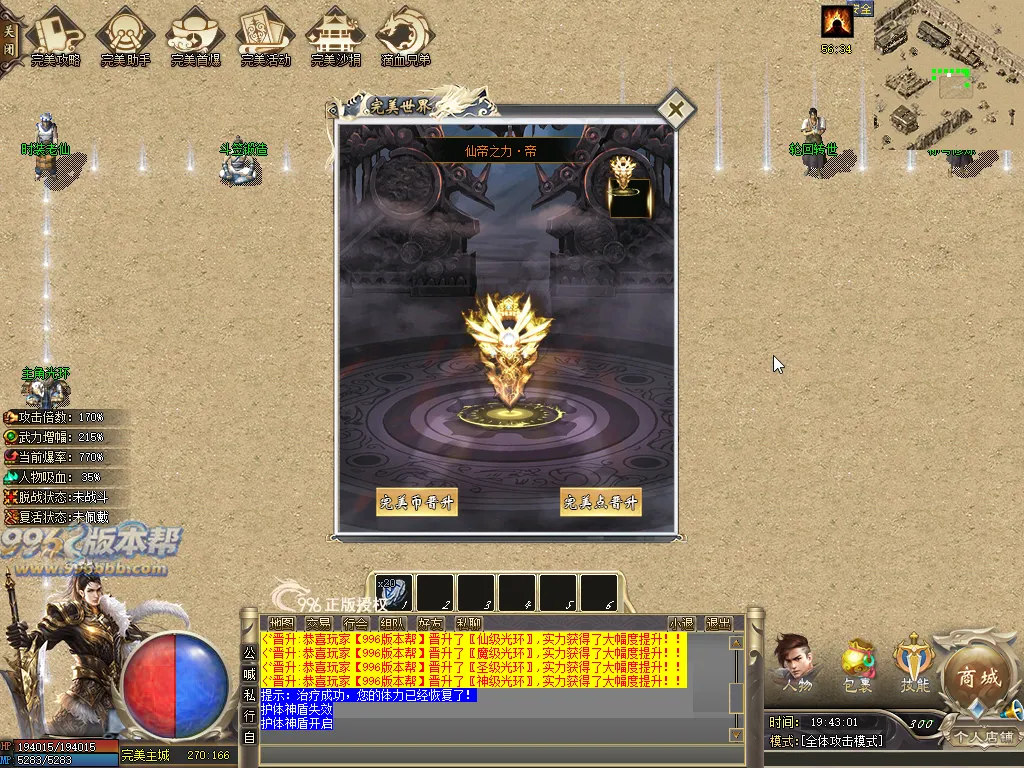Click the 交易 trade button above chat

318,623
